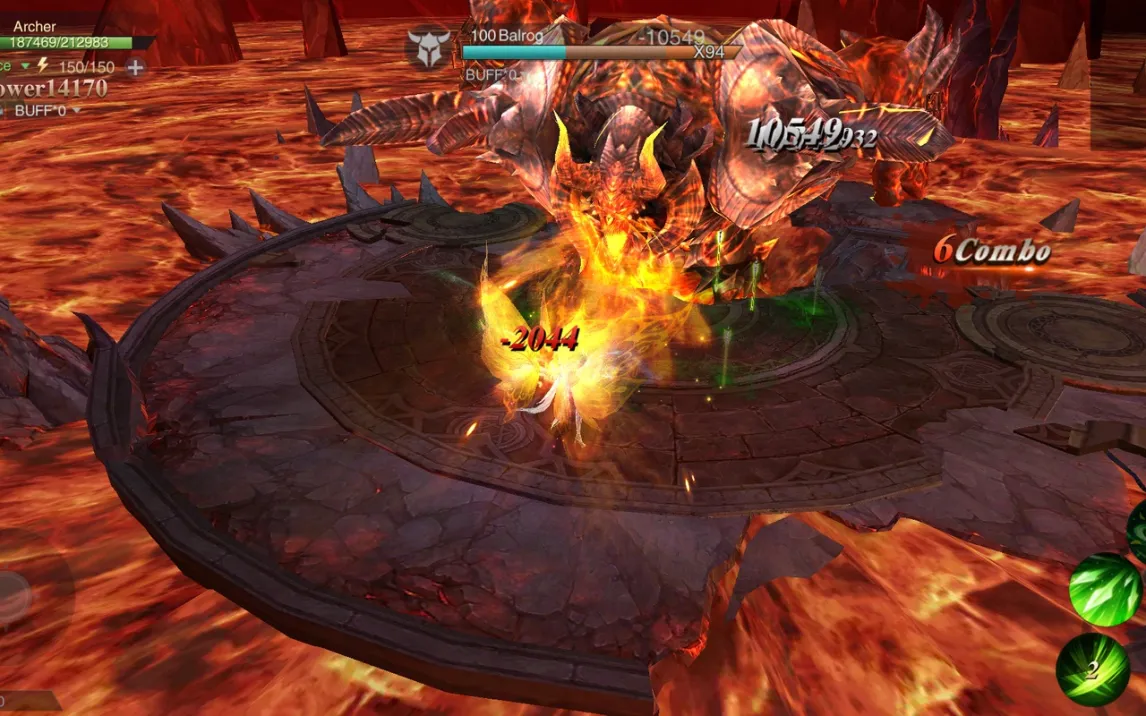The image size is (1146, 716).
Task: Tap the virtual joystick knob
Action: (x=10, y=598)
